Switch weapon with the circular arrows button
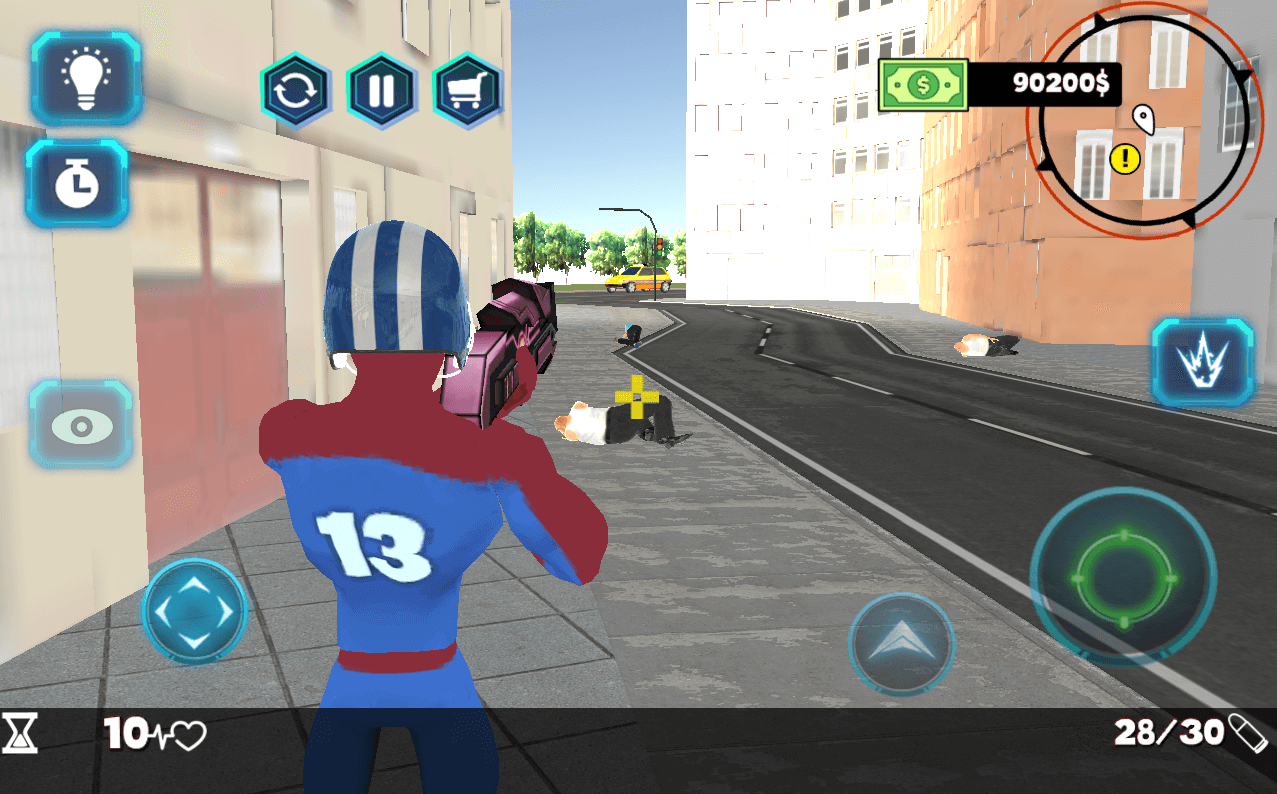Screen dimensions: 1277x794 click(295, 91)
